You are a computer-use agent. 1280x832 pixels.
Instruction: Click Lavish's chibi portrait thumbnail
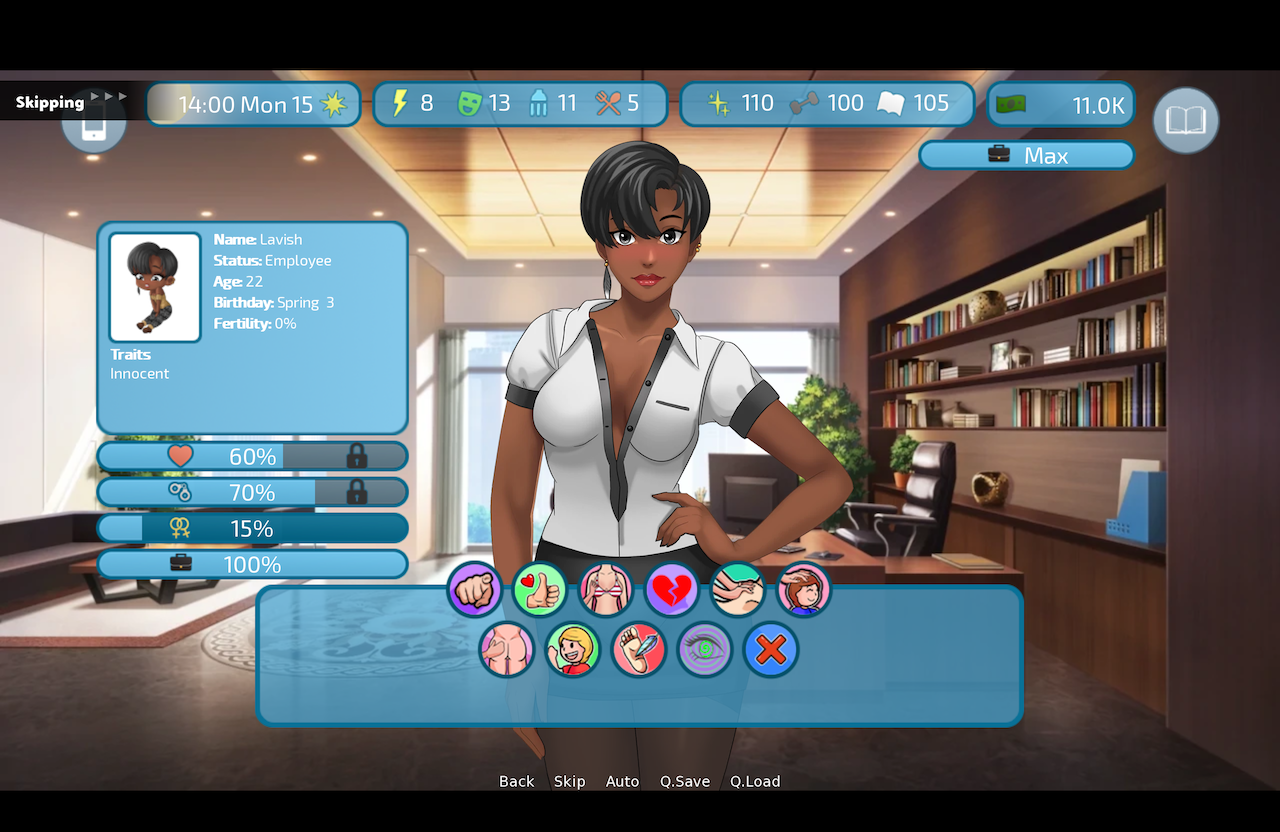155,287
